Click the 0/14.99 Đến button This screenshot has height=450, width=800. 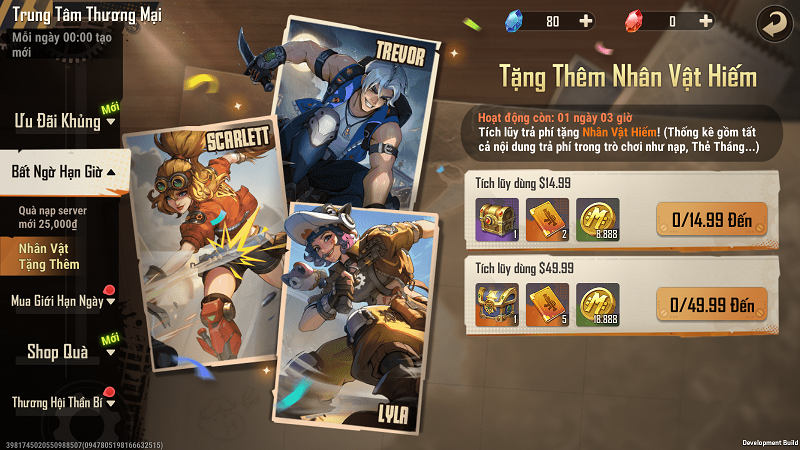(711, 218)
